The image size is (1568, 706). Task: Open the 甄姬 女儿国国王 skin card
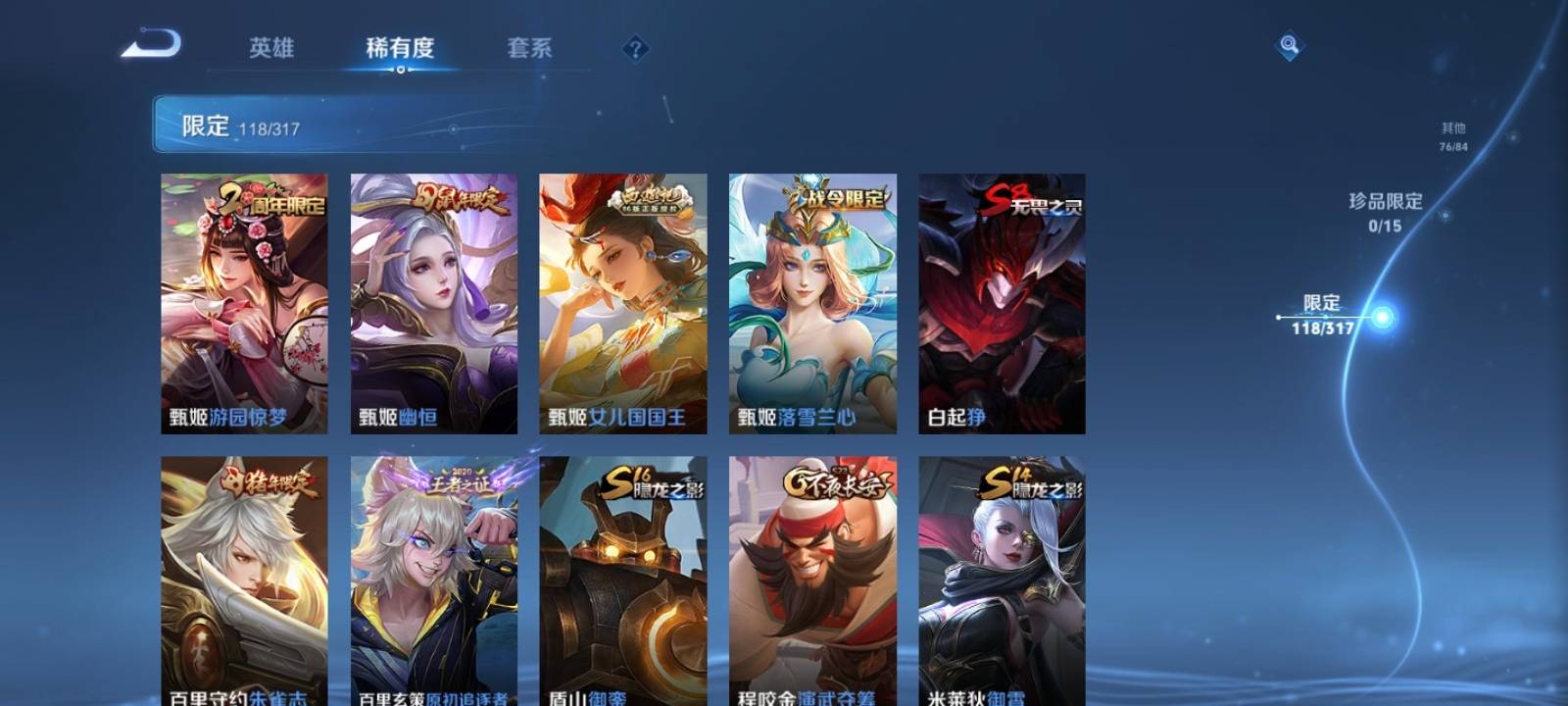coord(623,303)
